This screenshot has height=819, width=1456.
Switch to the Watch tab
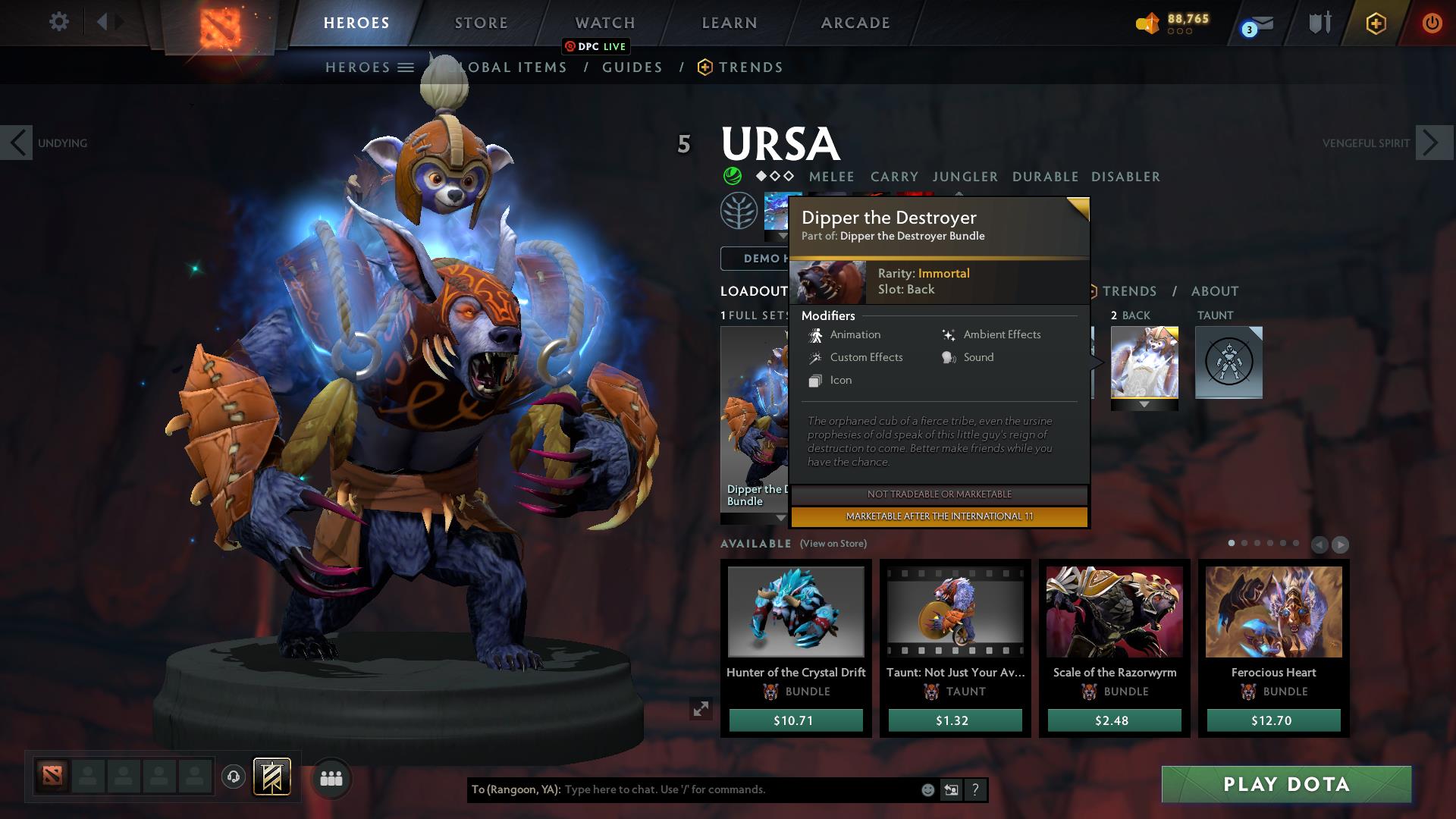point(604,22)
